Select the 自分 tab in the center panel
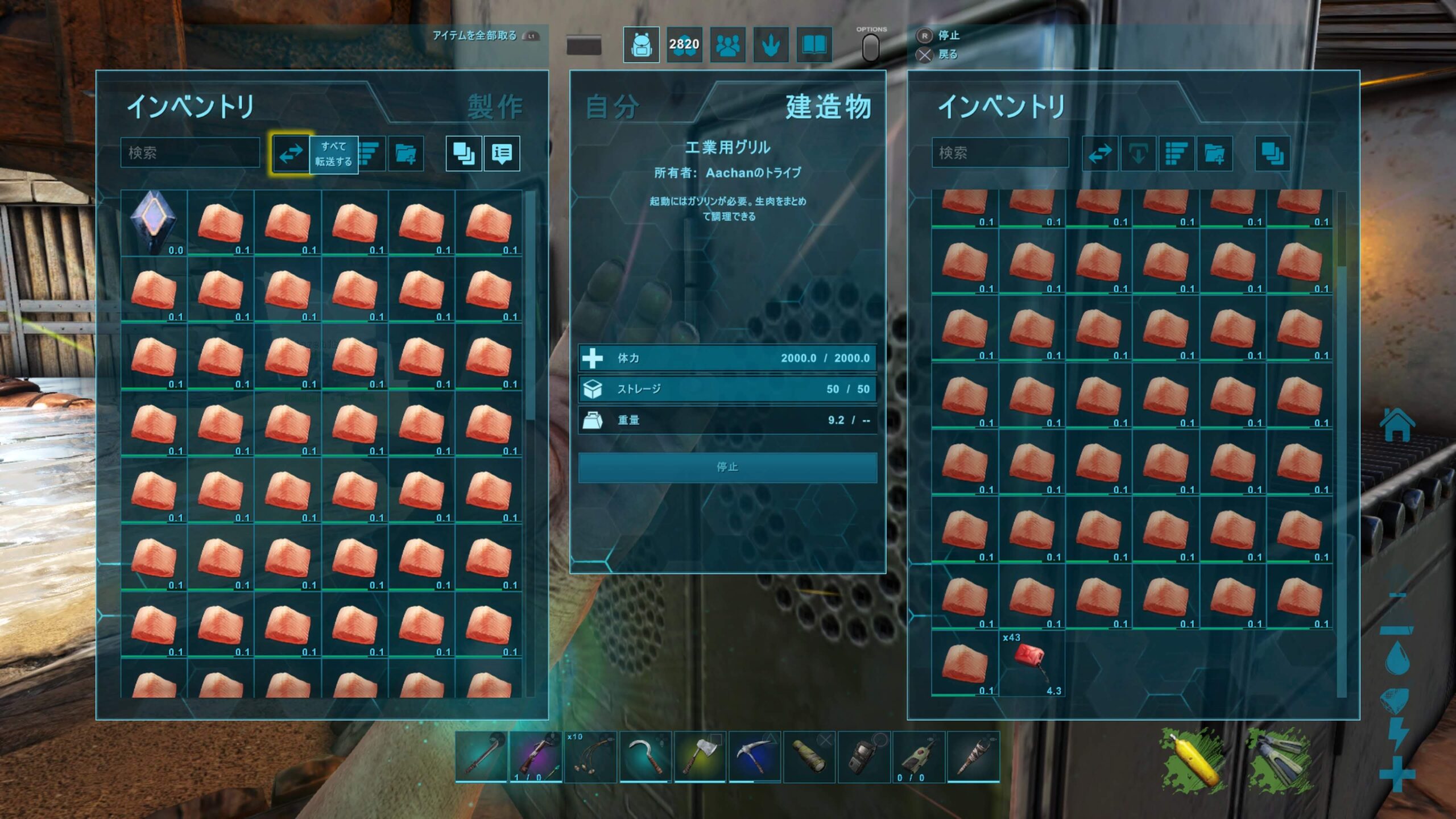 tap(613, 106)
